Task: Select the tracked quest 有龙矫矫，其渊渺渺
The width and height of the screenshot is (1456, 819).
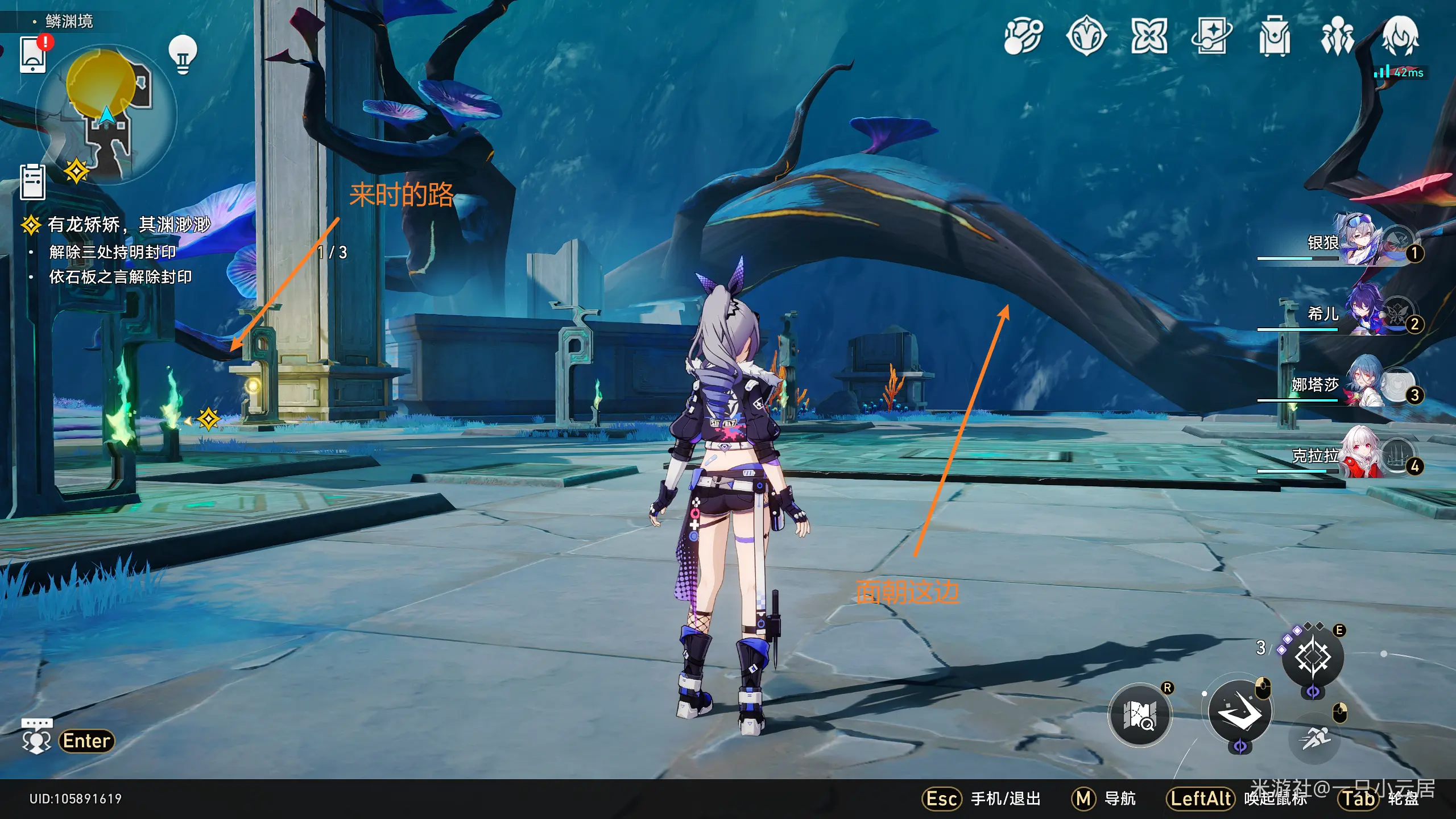Action: [x=129, y=225]
